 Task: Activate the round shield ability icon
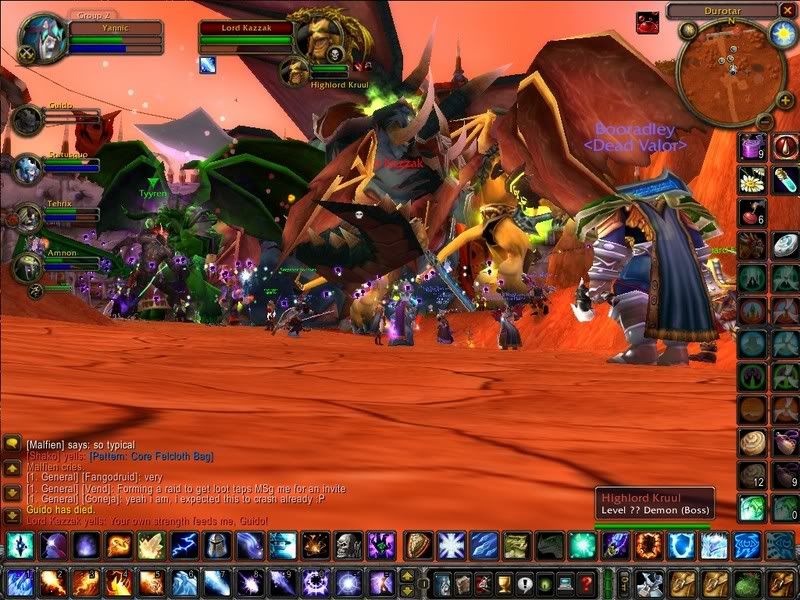[x=419, y=545]
